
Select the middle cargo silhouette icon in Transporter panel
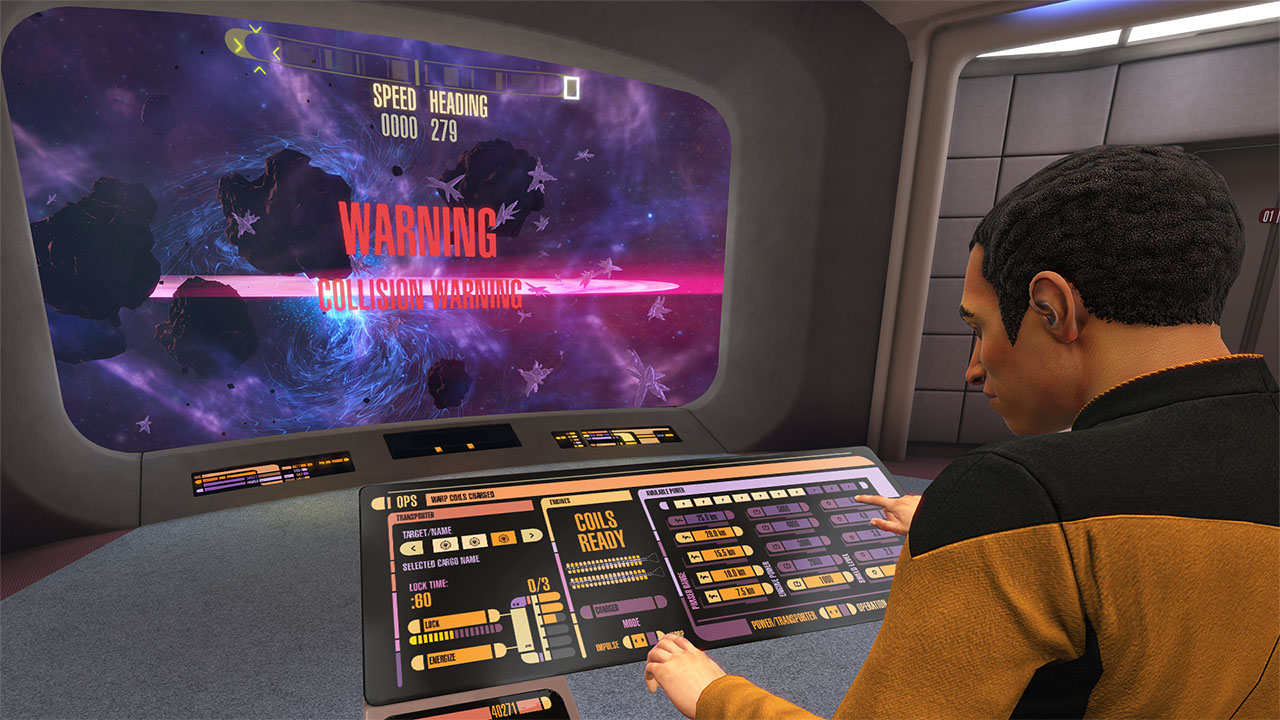tap(473, 540)
